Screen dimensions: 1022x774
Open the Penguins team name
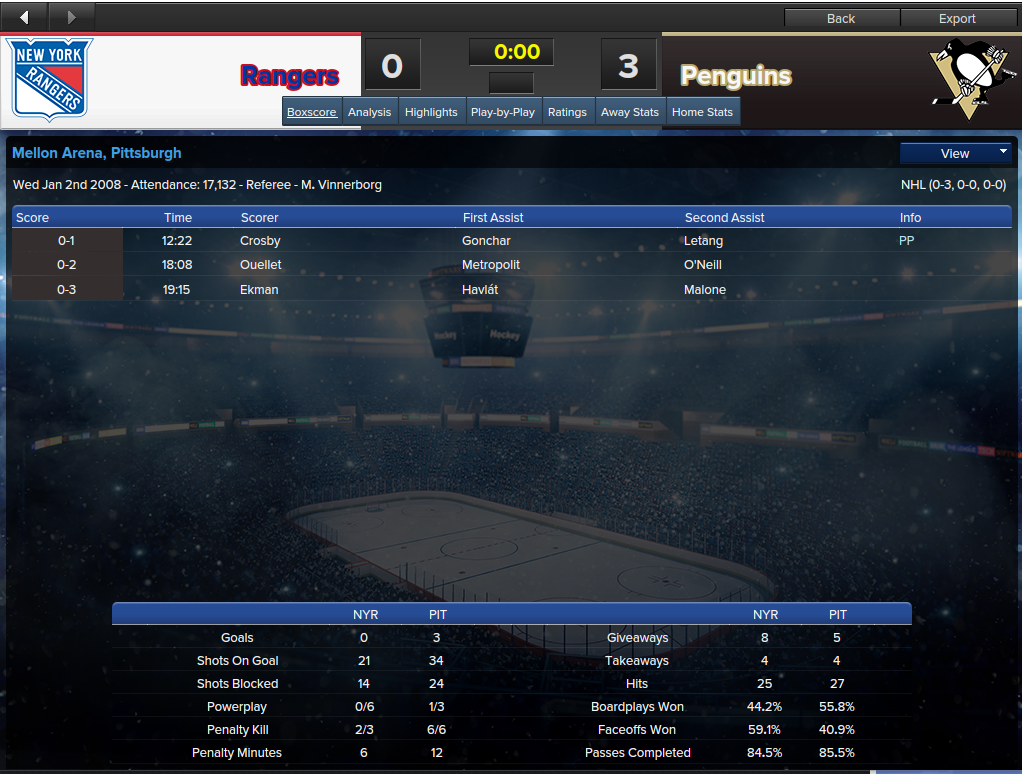pyautogui.click(x=735, y=76)
